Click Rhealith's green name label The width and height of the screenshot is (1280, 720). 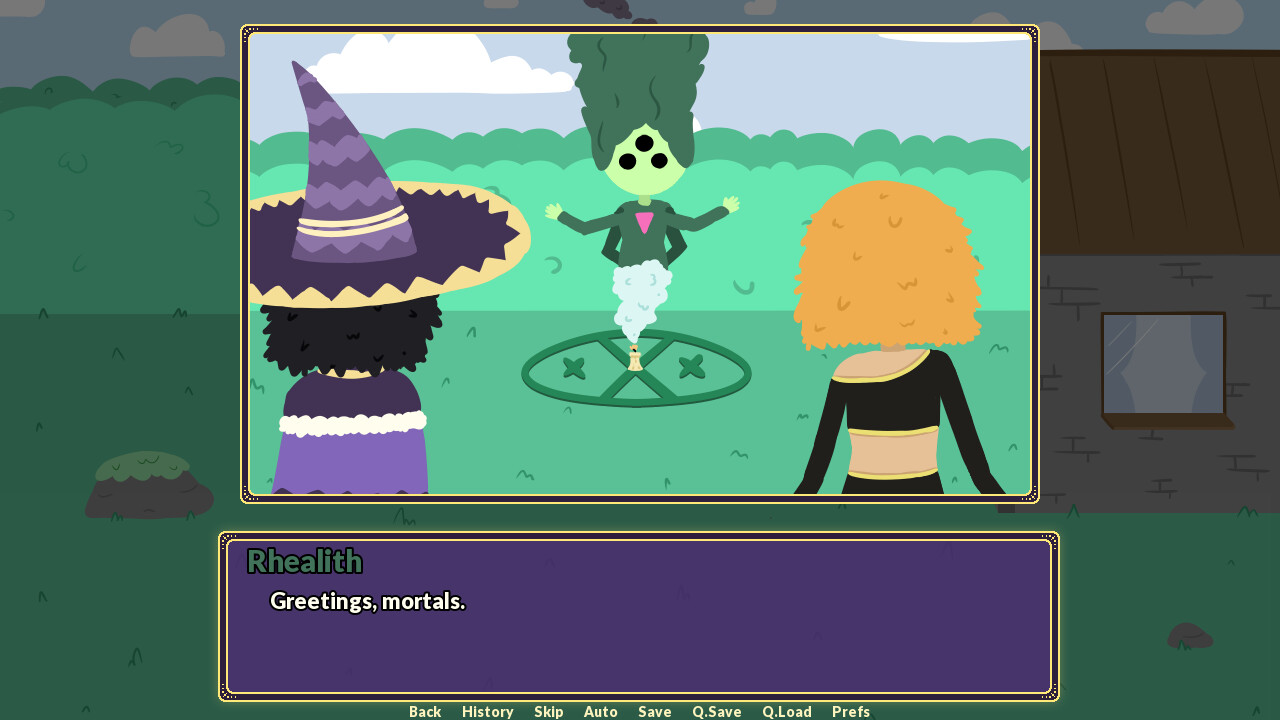[x=304, y=562]
